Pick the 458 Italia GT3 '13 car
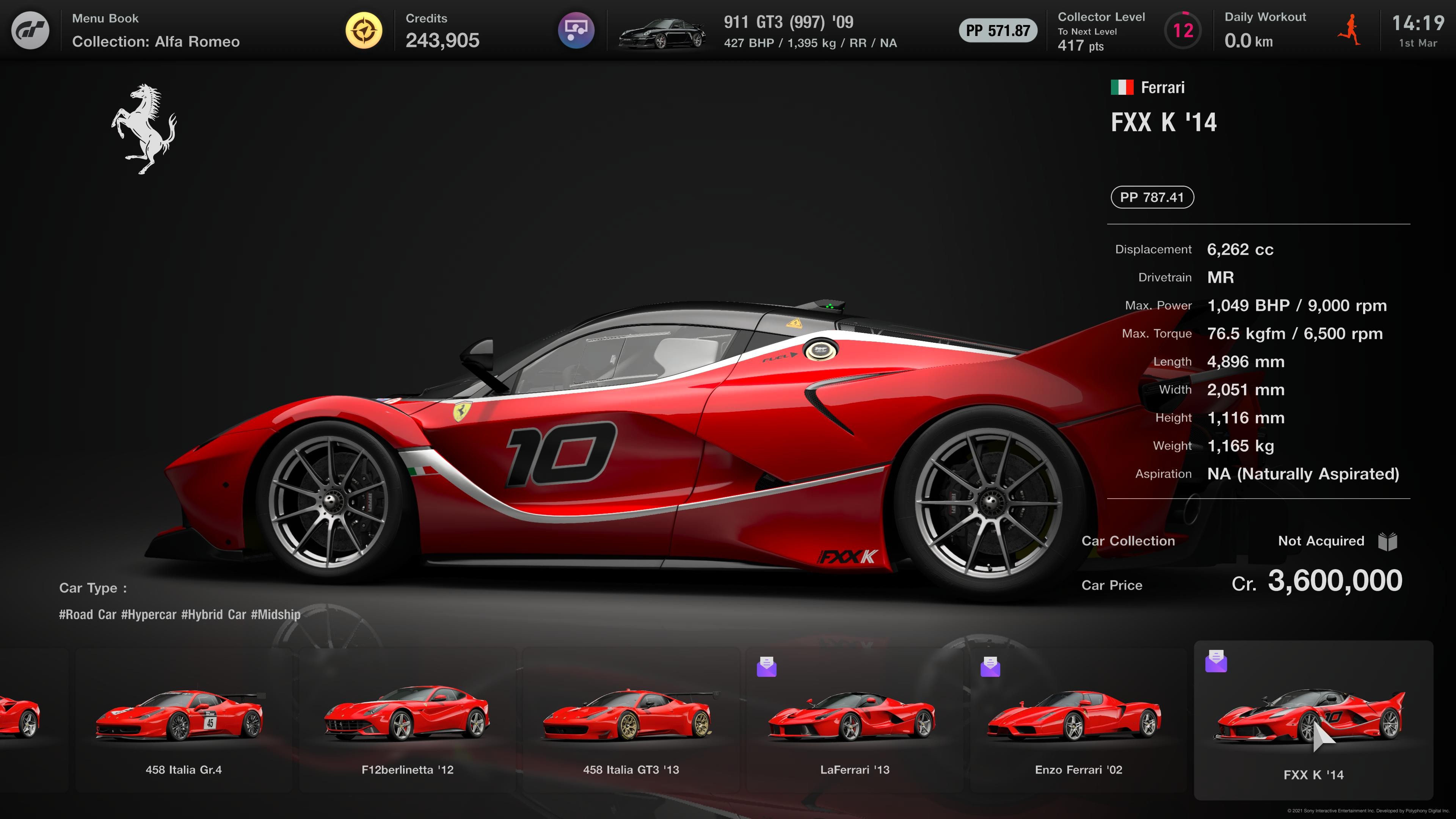Image resolution: width=1456 pixels, height=819 pixels. [x=631, y=721]
